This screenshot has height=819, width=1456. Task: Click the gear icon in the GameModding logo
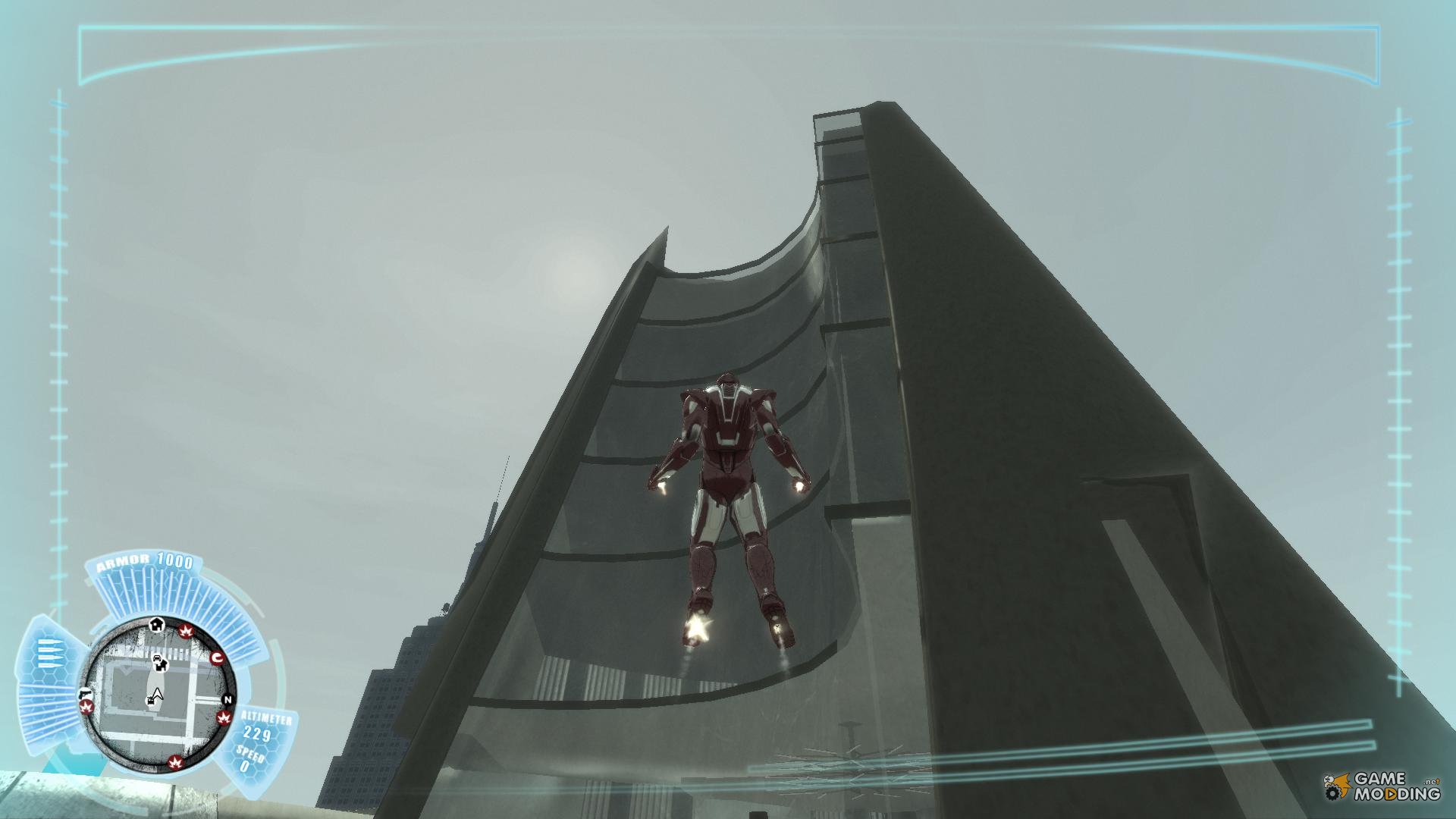coord(1332,794)
